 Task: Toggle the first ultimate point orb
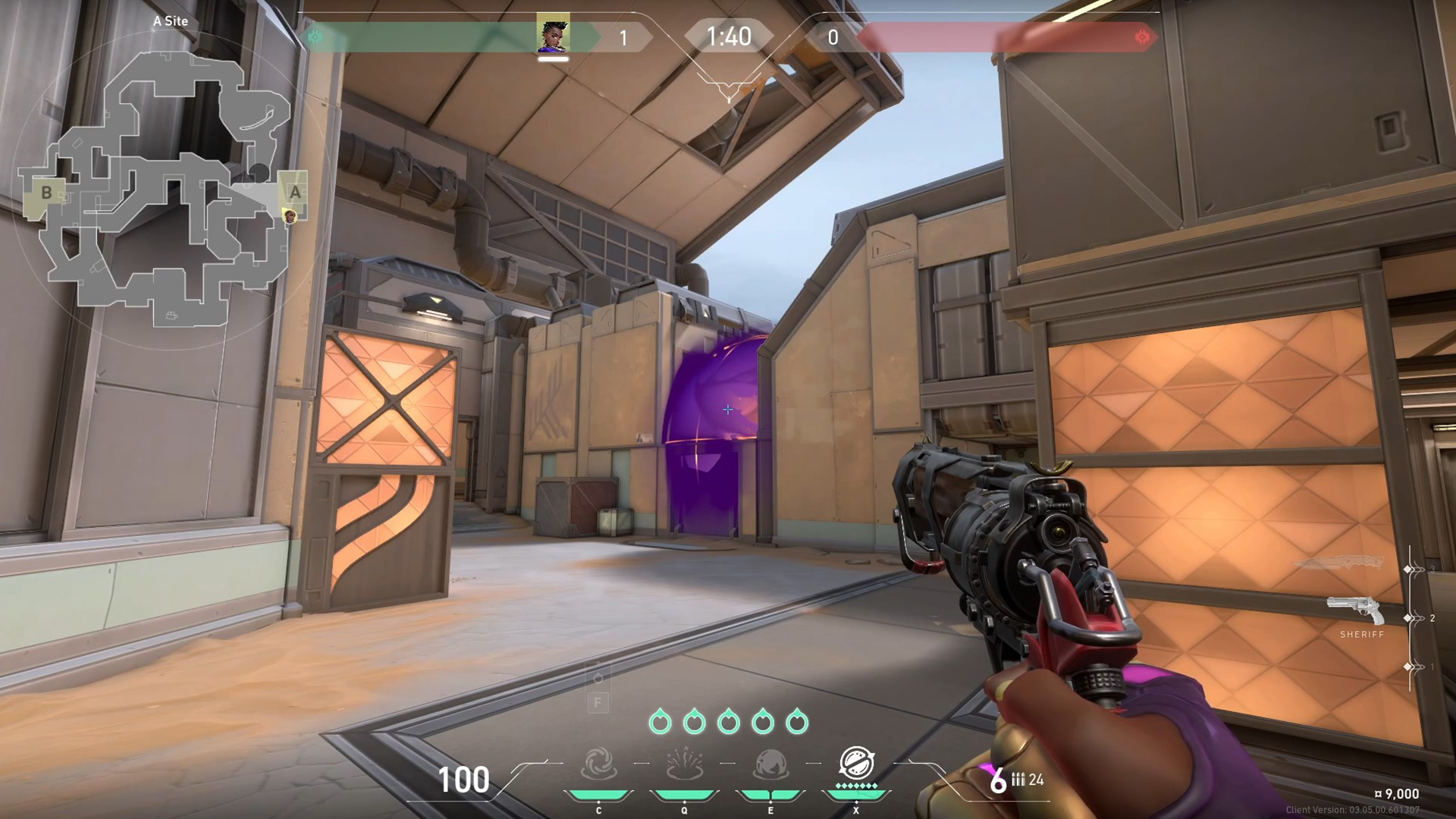click(x=660, y=720)
